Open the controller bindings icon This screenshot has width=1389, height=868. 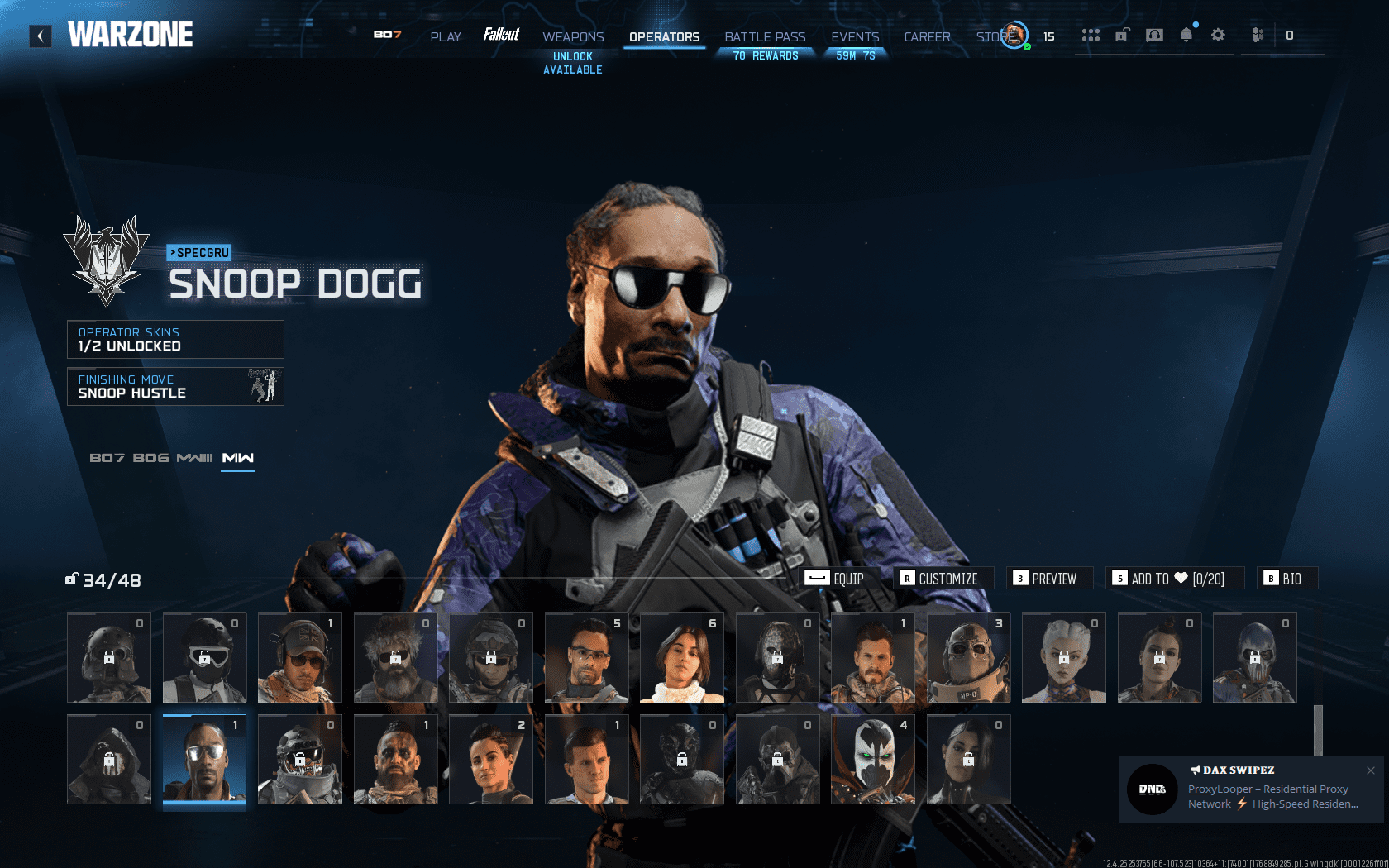pyautogui.click(x=1256, y=36)
